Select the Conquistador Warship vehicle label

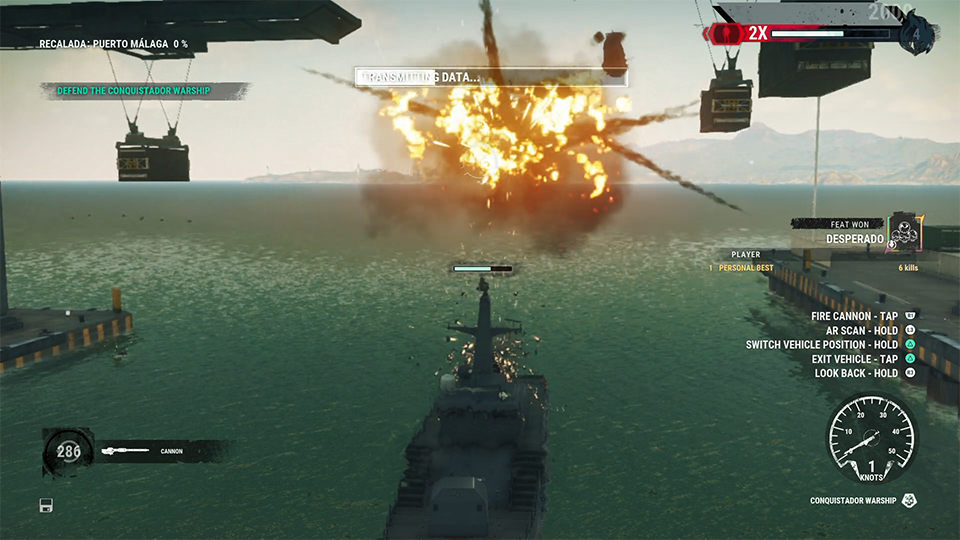[855, 500]
